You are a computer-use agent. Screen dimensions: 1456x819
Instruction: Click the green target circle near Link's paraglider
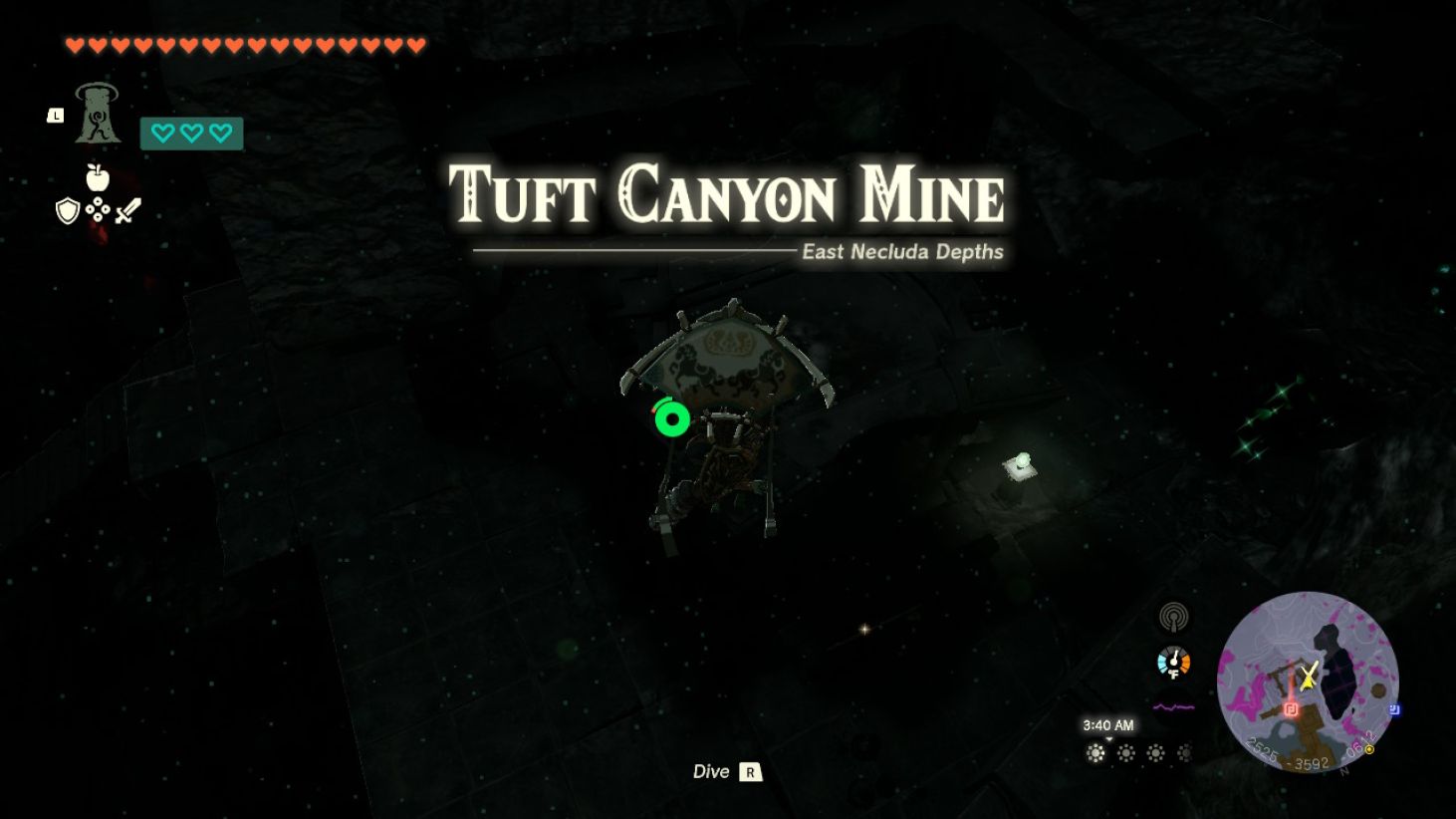pyautogui.click(x=672, y=419)
